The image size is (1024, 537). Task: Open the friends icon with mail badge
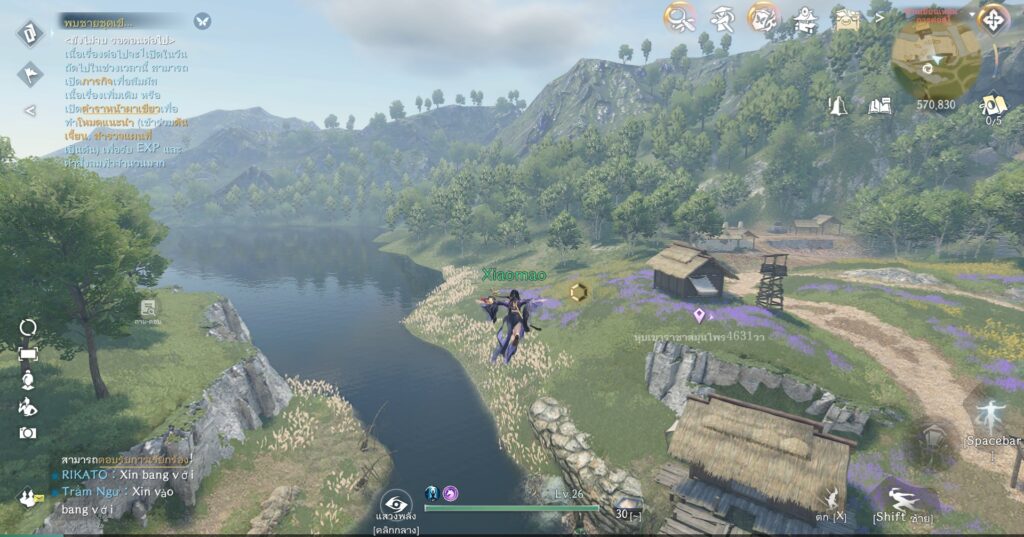pos(29,495)
